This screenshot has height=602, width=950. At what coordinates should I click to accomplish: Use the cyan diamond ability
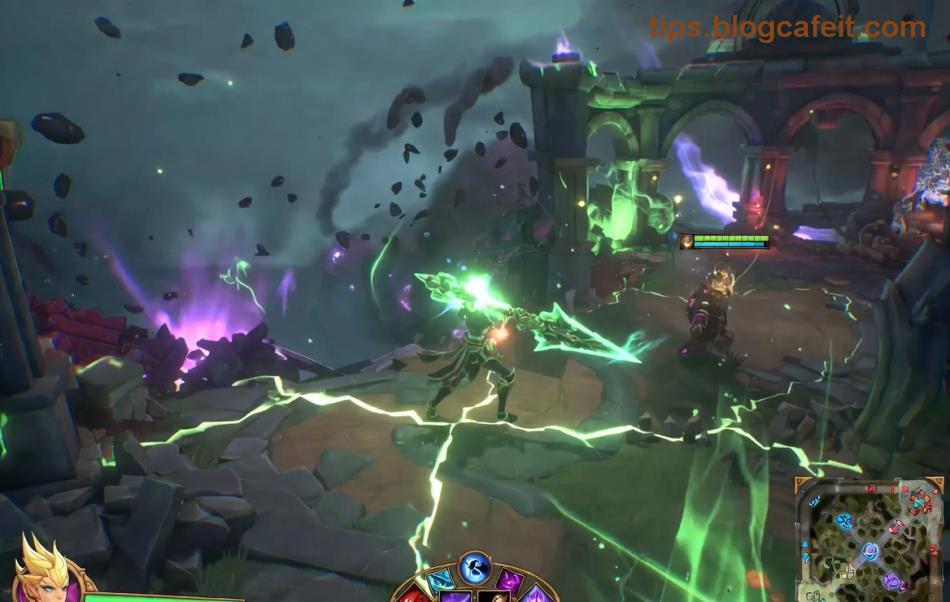tap(440, 583)
